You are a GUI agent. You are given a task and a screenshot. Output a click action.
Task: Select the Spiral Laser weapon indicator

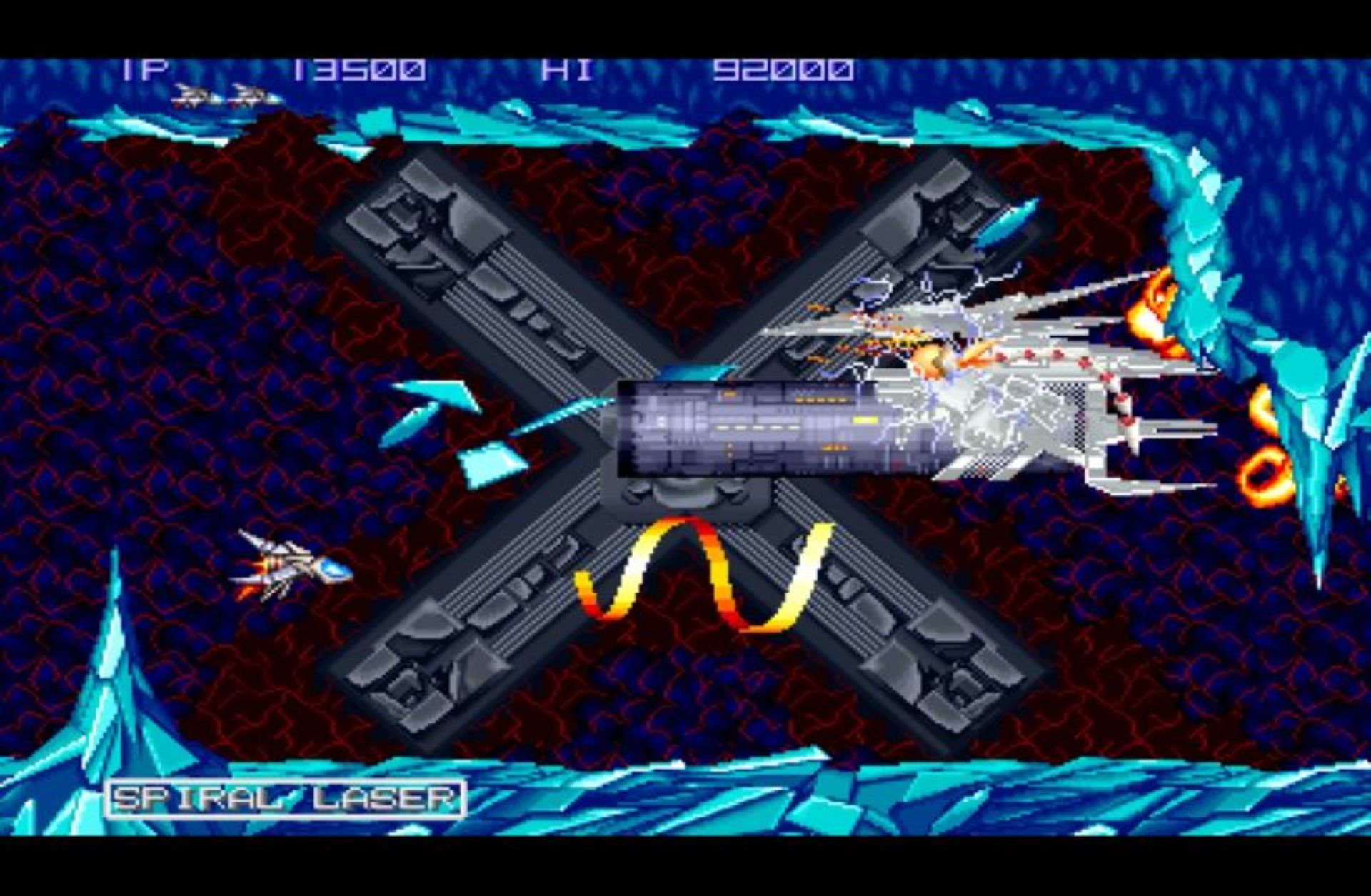286,798
